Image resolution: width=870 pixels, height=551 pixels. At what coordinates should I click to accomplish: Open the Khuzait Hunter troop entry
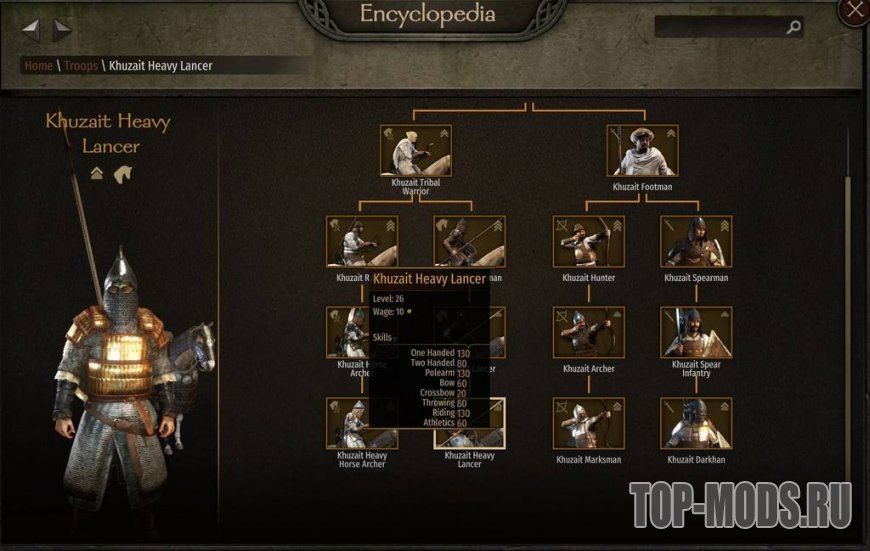[x=588, y=241]
